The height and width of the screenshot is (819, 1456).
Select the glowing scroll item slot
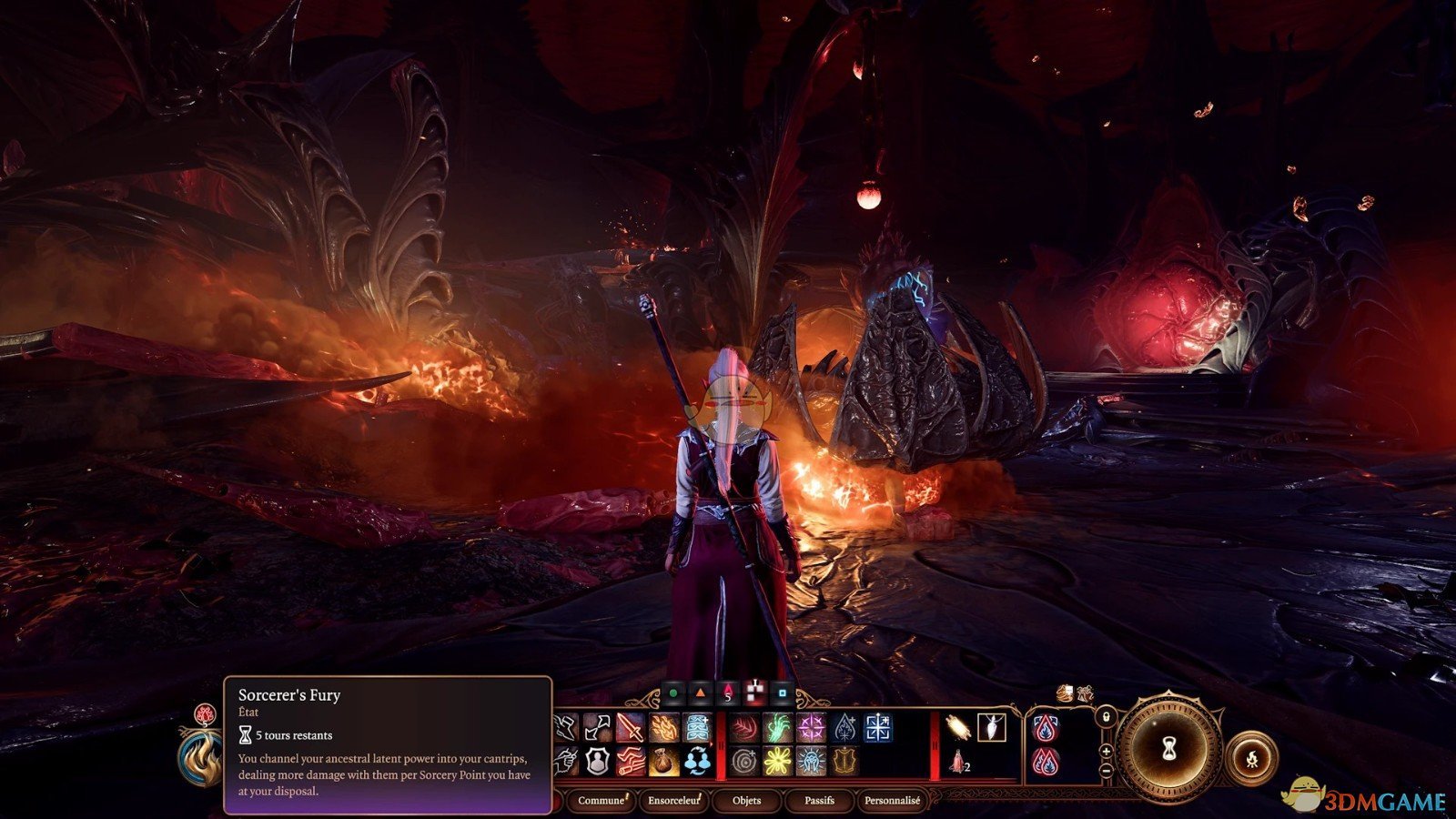pos(957,727)
